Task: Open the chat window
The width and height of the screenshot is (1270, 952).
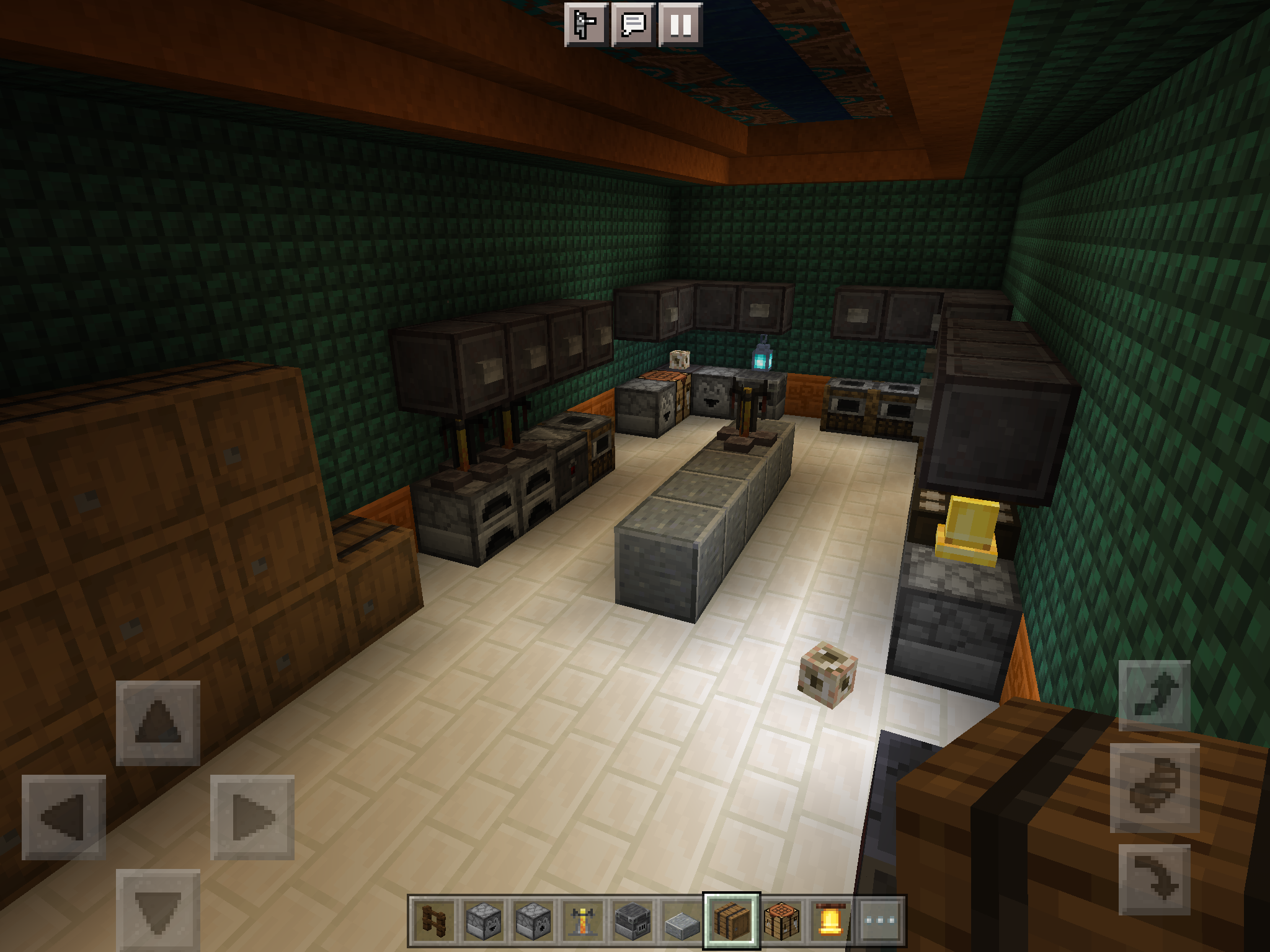Action: click(x=633, y=25)
